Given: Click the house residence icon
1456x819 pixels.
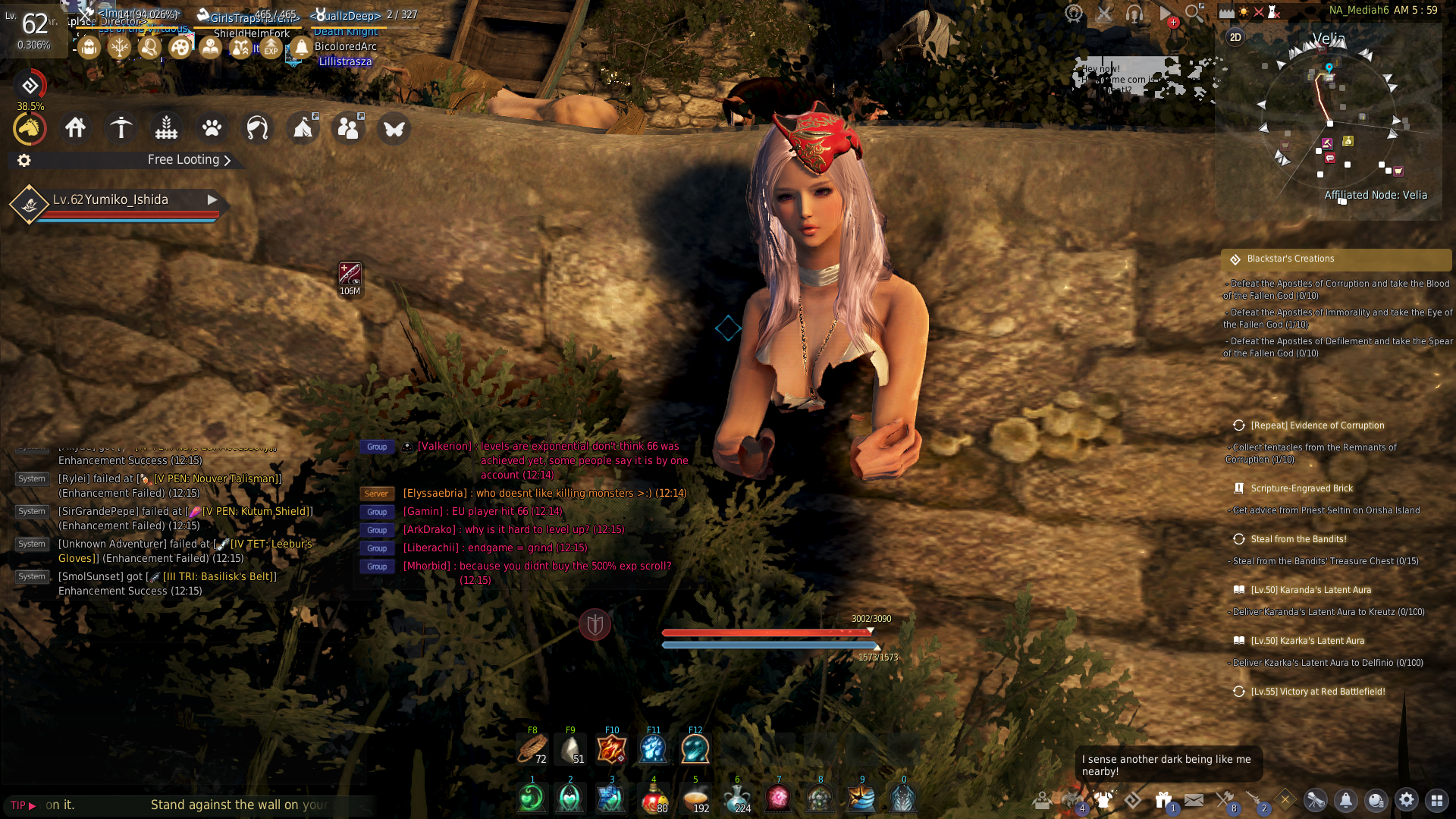Looking at the screenshot, I should pyautogui.click(x=75, y=128).
